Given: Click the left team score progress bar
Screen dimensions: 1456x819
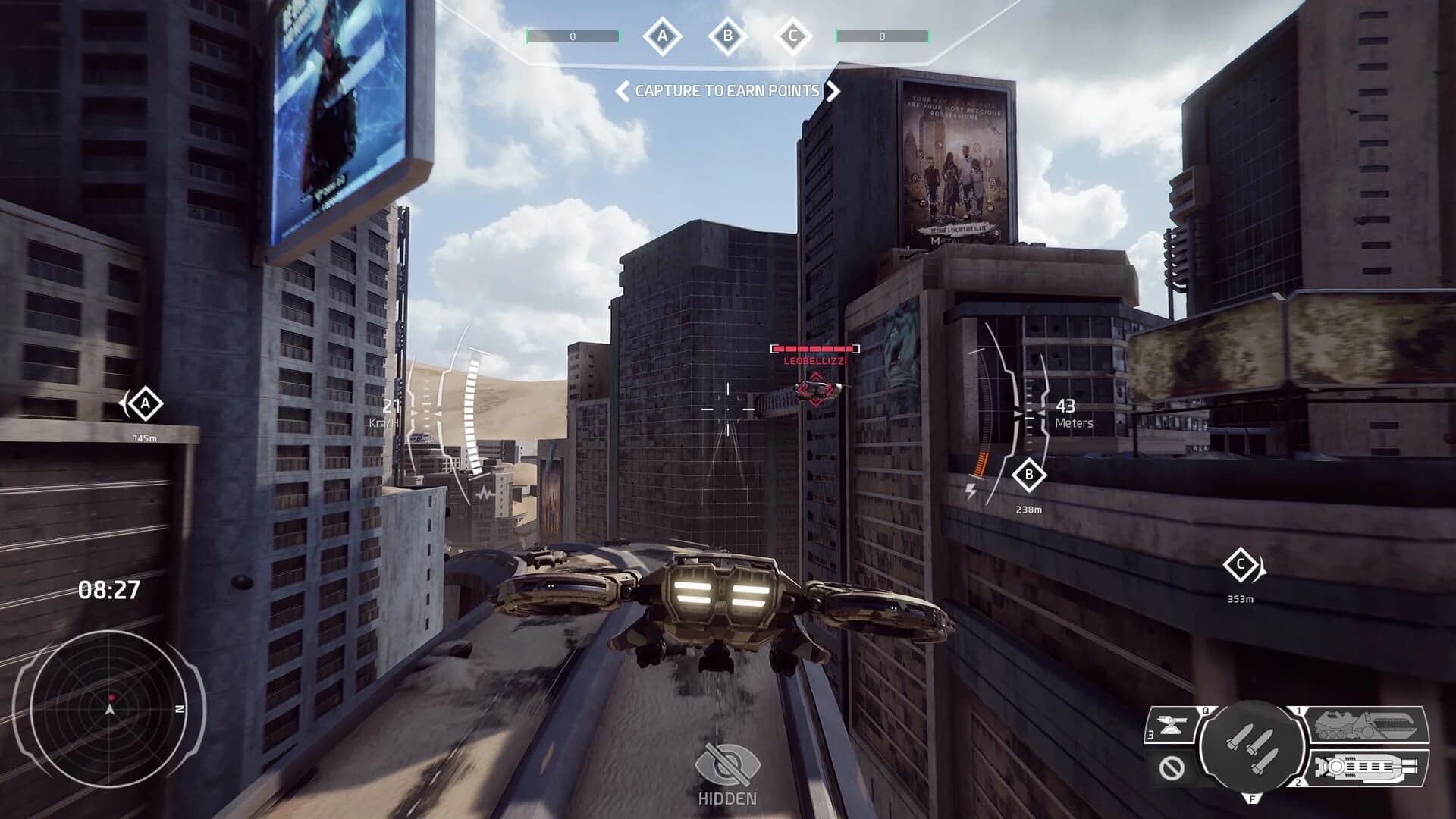Looking at the screenshot, I should pyautogui.click(x=574, y=34).
